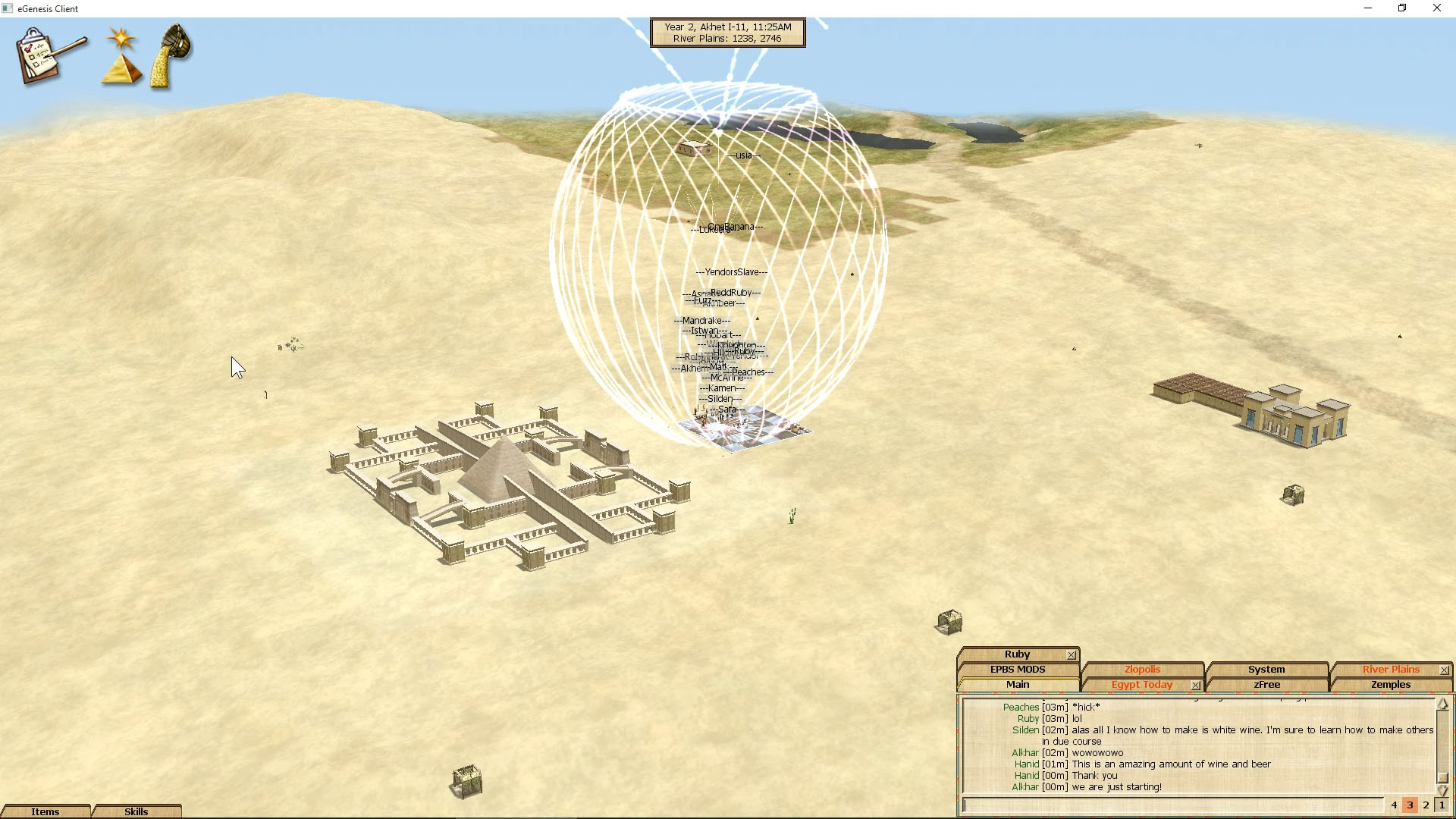The image size is (1456, 819).
Task: Show the Egypt Today chat tab
Action: pyautogui.click(x=1141, y=685)
